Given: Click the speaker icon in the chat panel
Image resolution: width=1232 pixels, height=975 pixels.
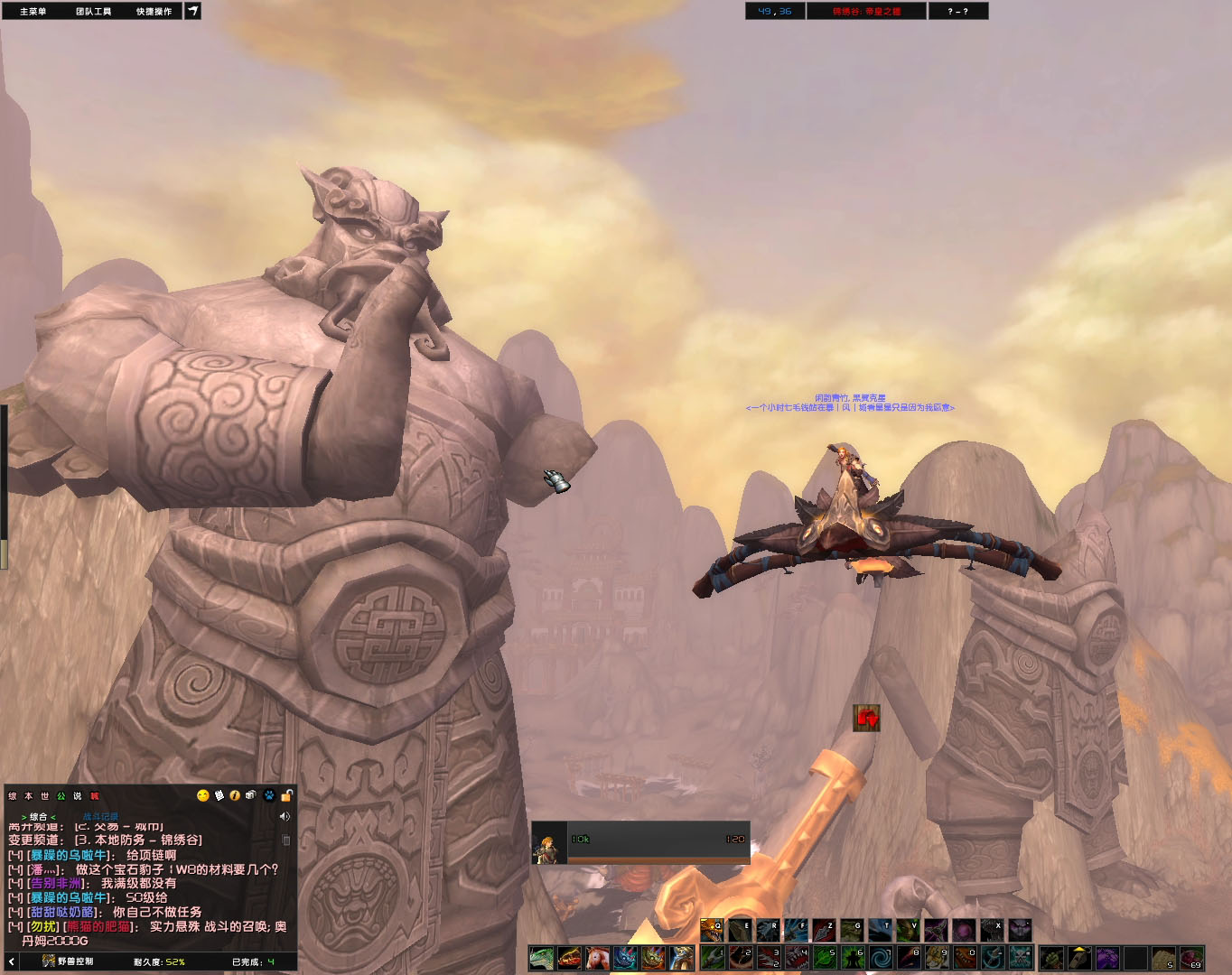Looking at the screenshot, I should 285,816.
